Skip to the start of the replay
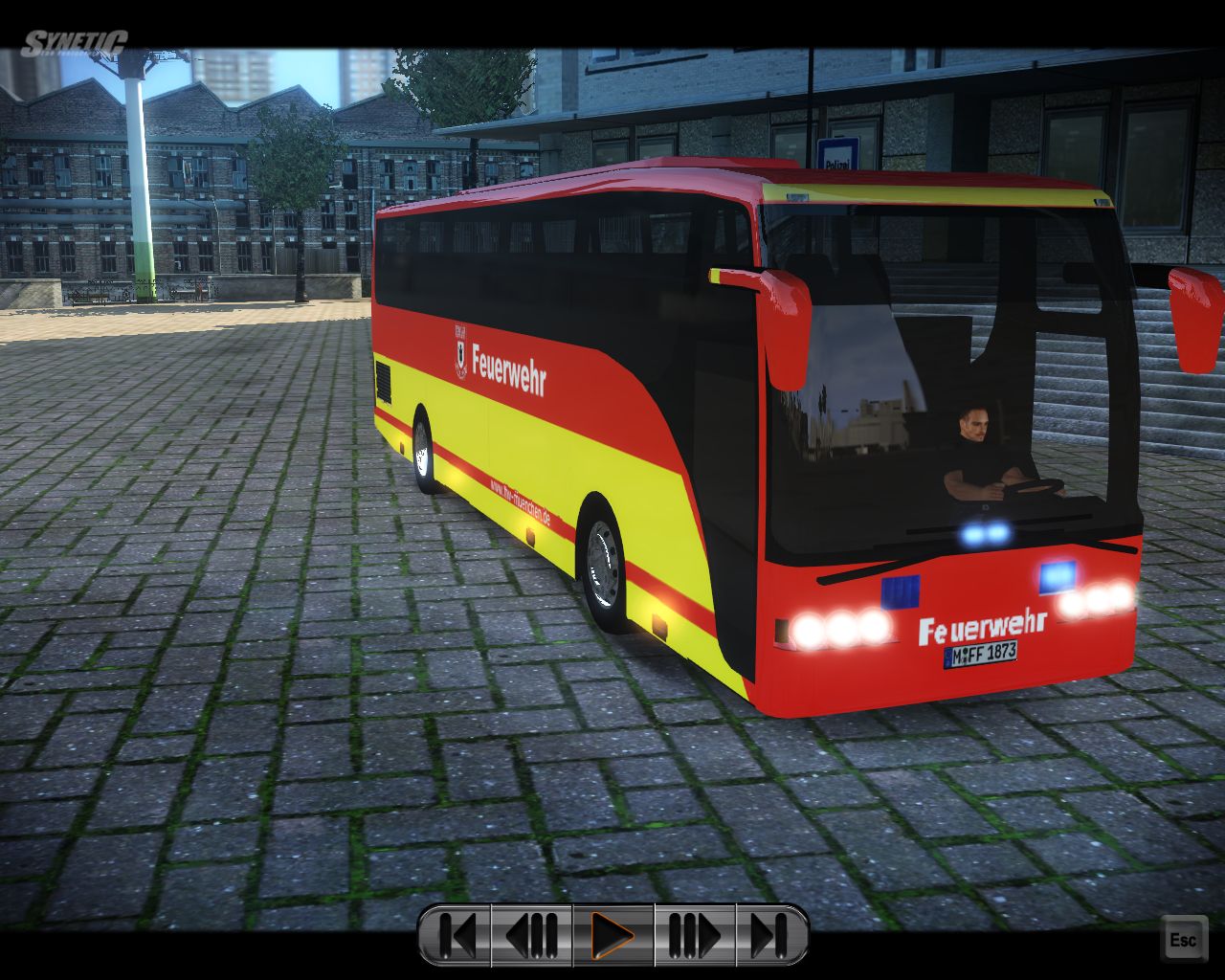 click(457, 935)
